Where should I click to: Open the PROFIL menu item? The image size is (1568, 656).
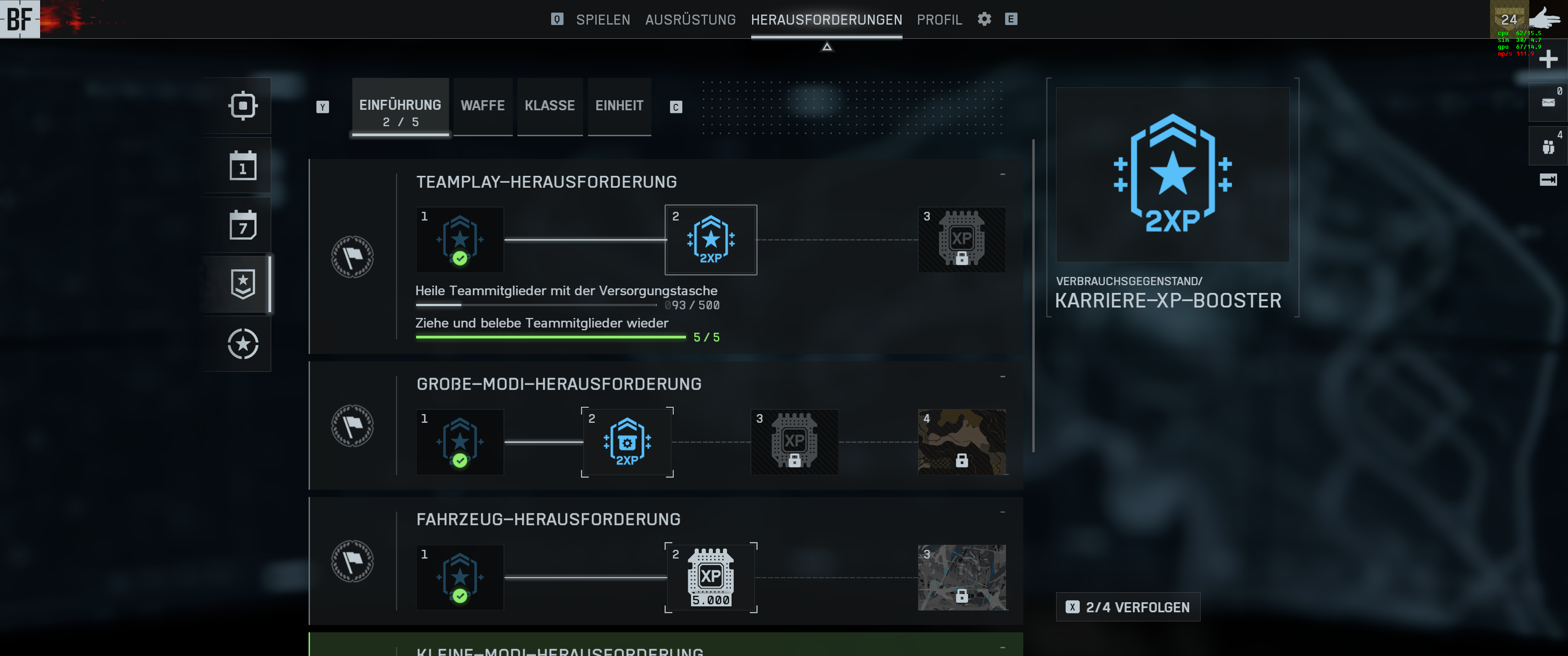tap(939, 19)
